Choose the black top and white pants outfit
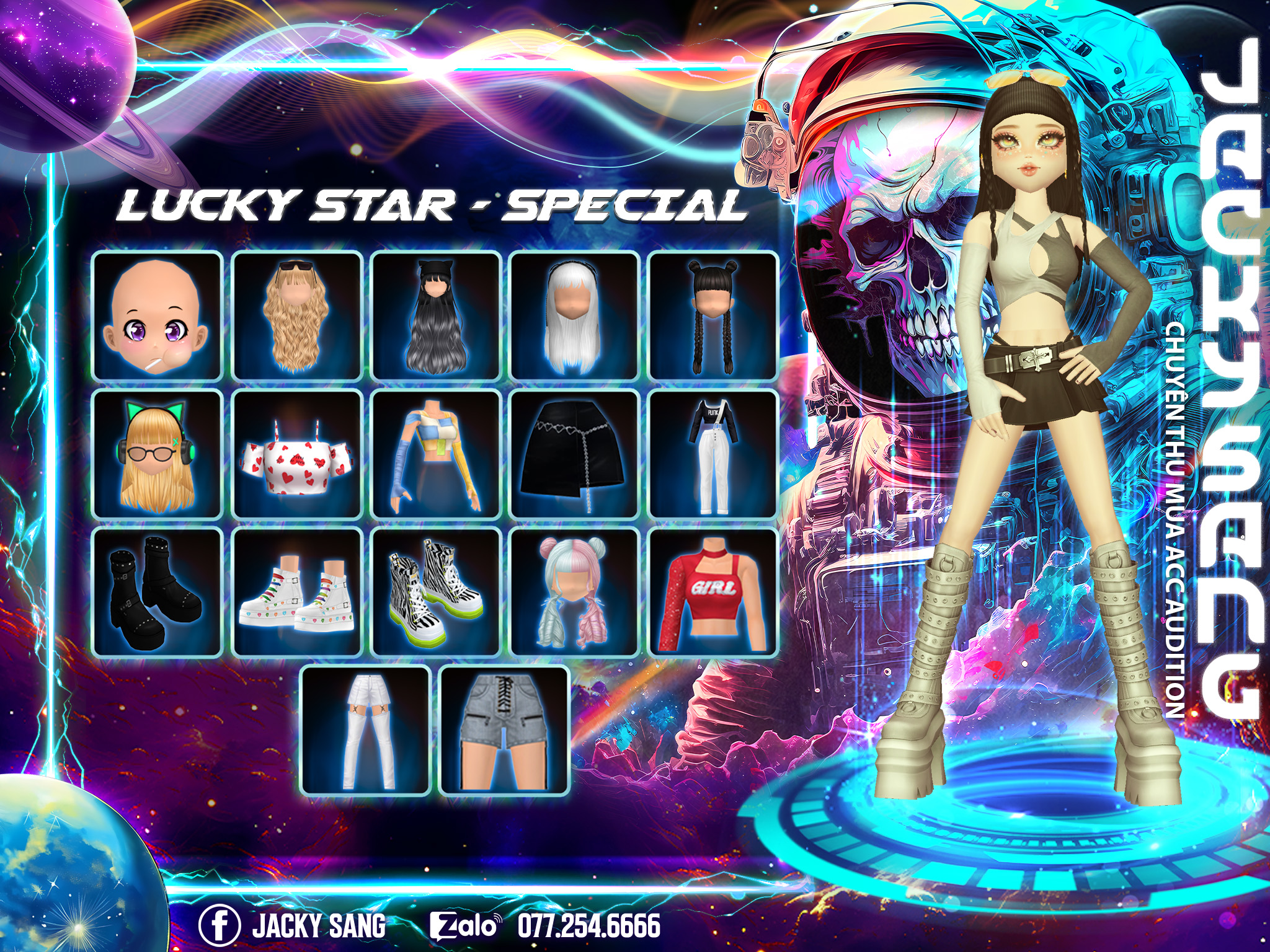This screenshot has width=1270, height=952. tap(713, 454)
